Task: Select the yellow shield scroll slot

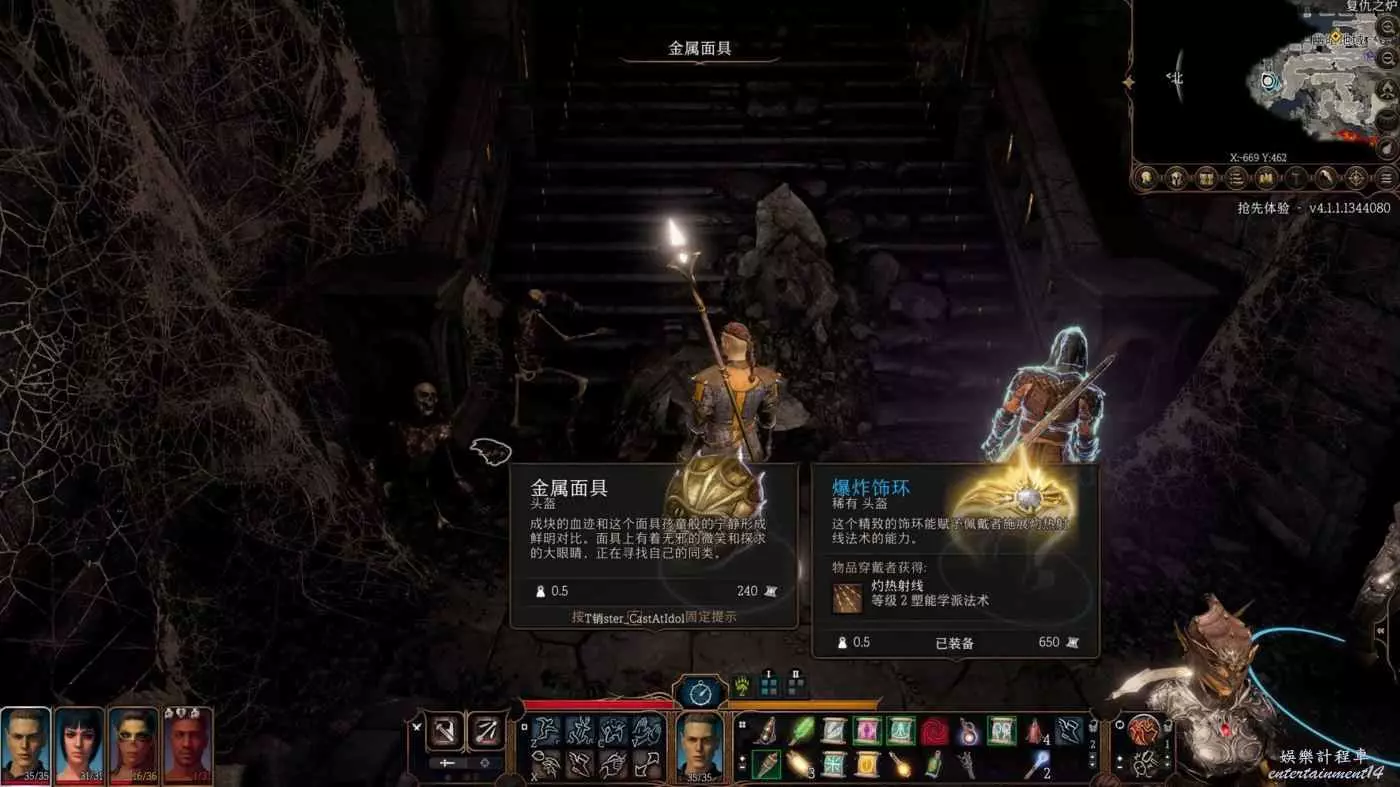Action: tap(866, 764)
